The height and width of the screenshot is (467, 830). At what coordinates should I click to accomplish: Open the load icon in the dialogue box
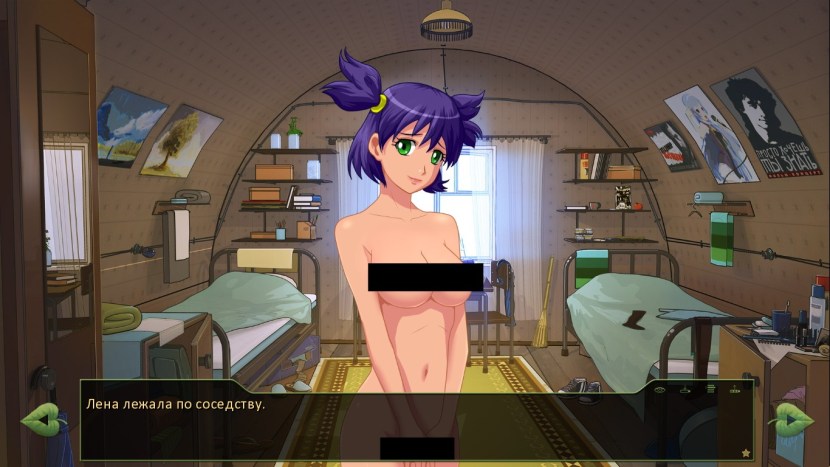coord(736,388)
